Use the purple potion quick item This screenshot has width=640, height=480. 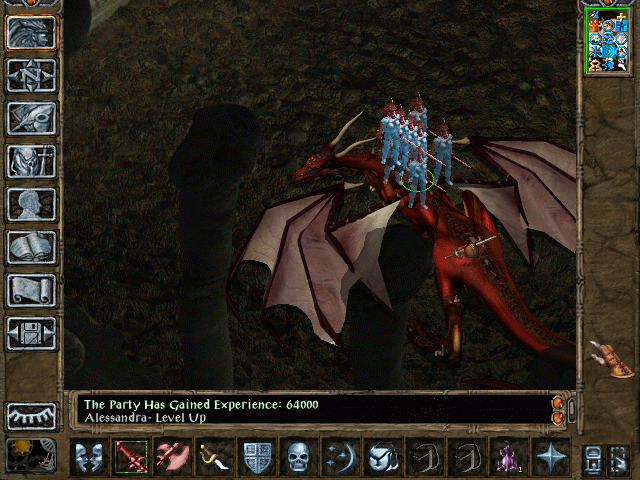point(506,458)
